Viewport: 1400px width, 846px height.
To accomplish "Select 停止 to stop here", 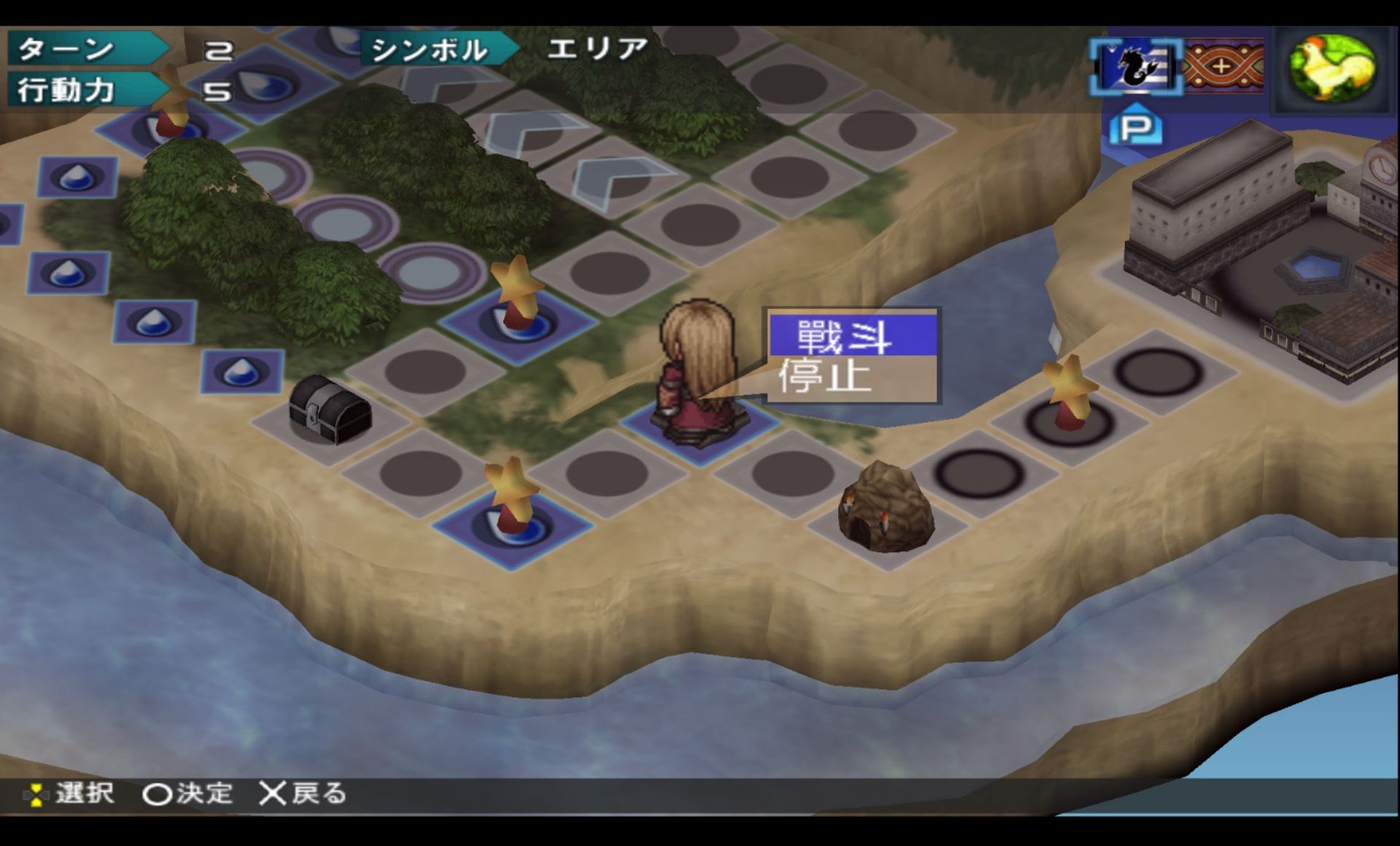I will pyautogui.click(x=852, y=378).
